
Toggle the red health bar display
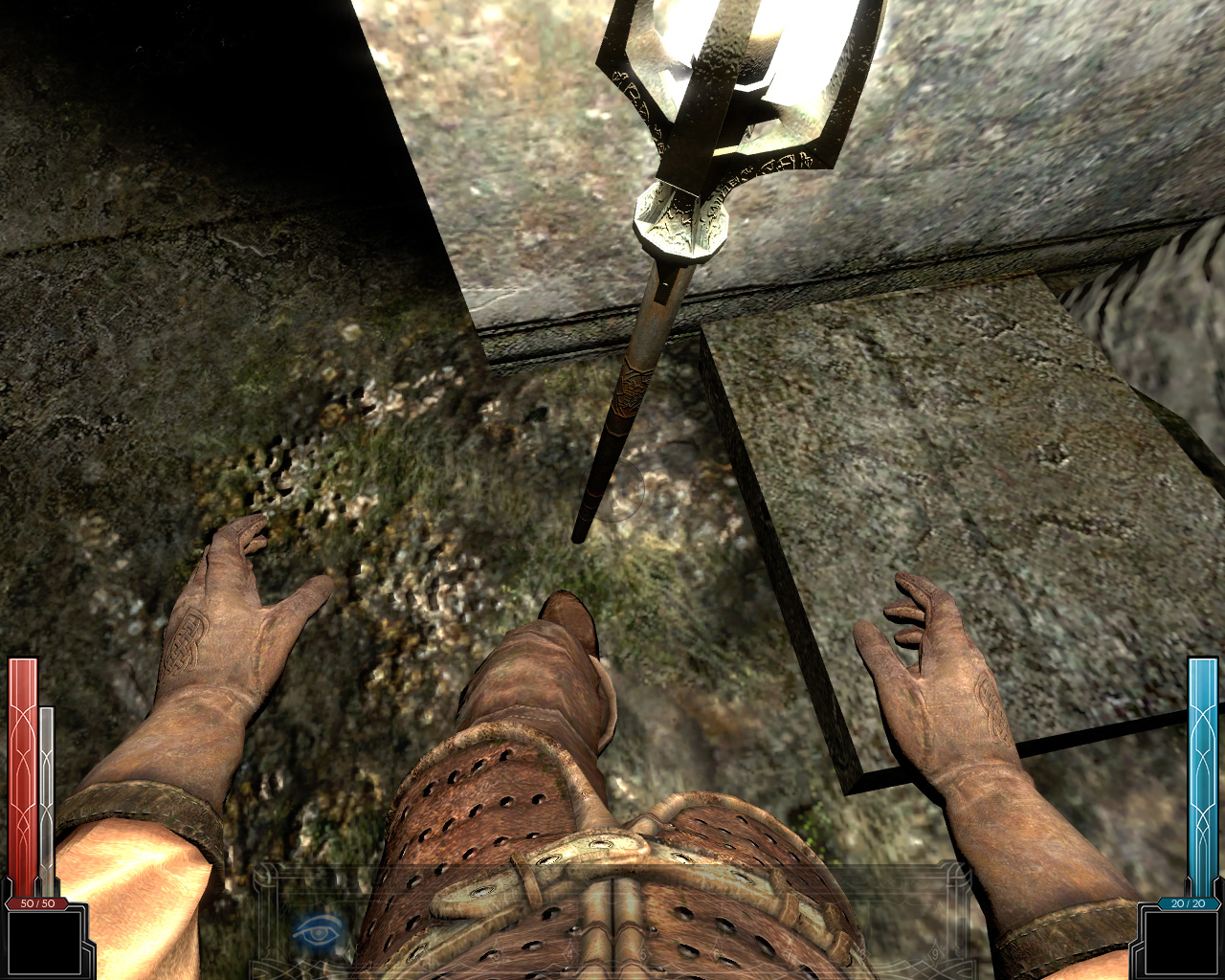coord(24,766)
